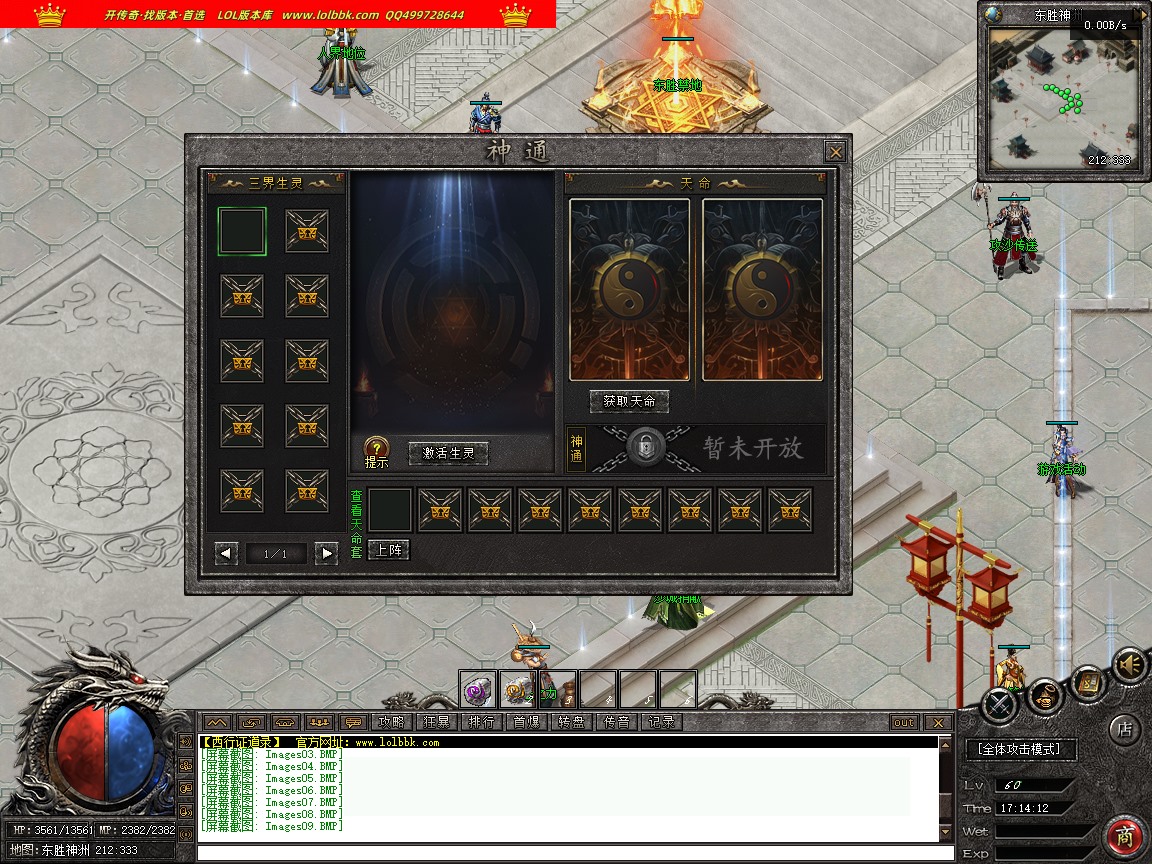This screenshot has width=1152, height=864.
Task: Click the chat bar 'out' button
Action: (903, 722)
